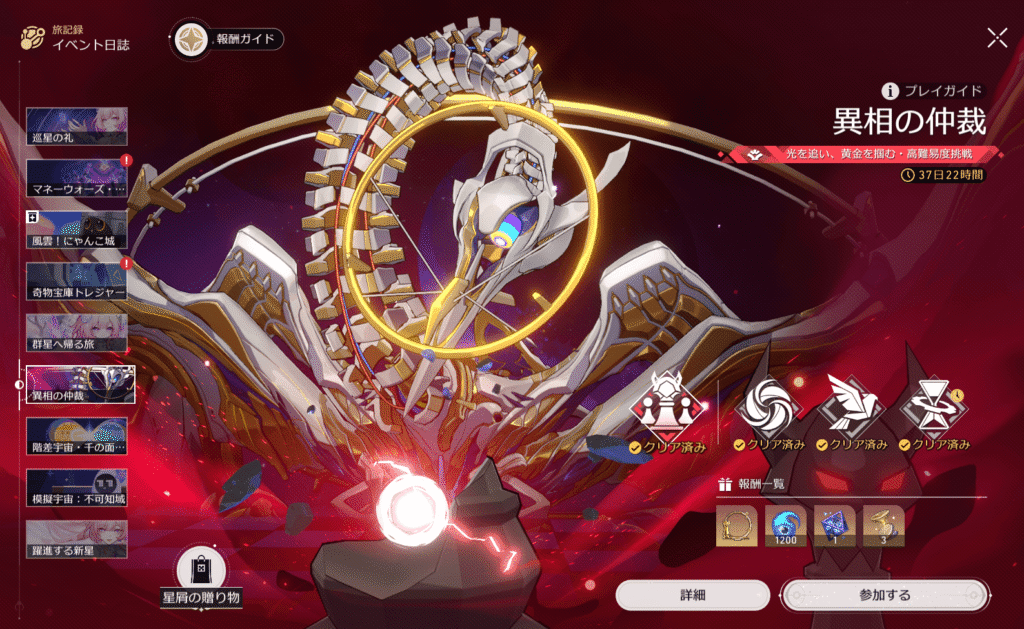Screen dimensions: 1024x629
Task: Select the マネーウォーズ event entry
Action: tap(76, 177)
